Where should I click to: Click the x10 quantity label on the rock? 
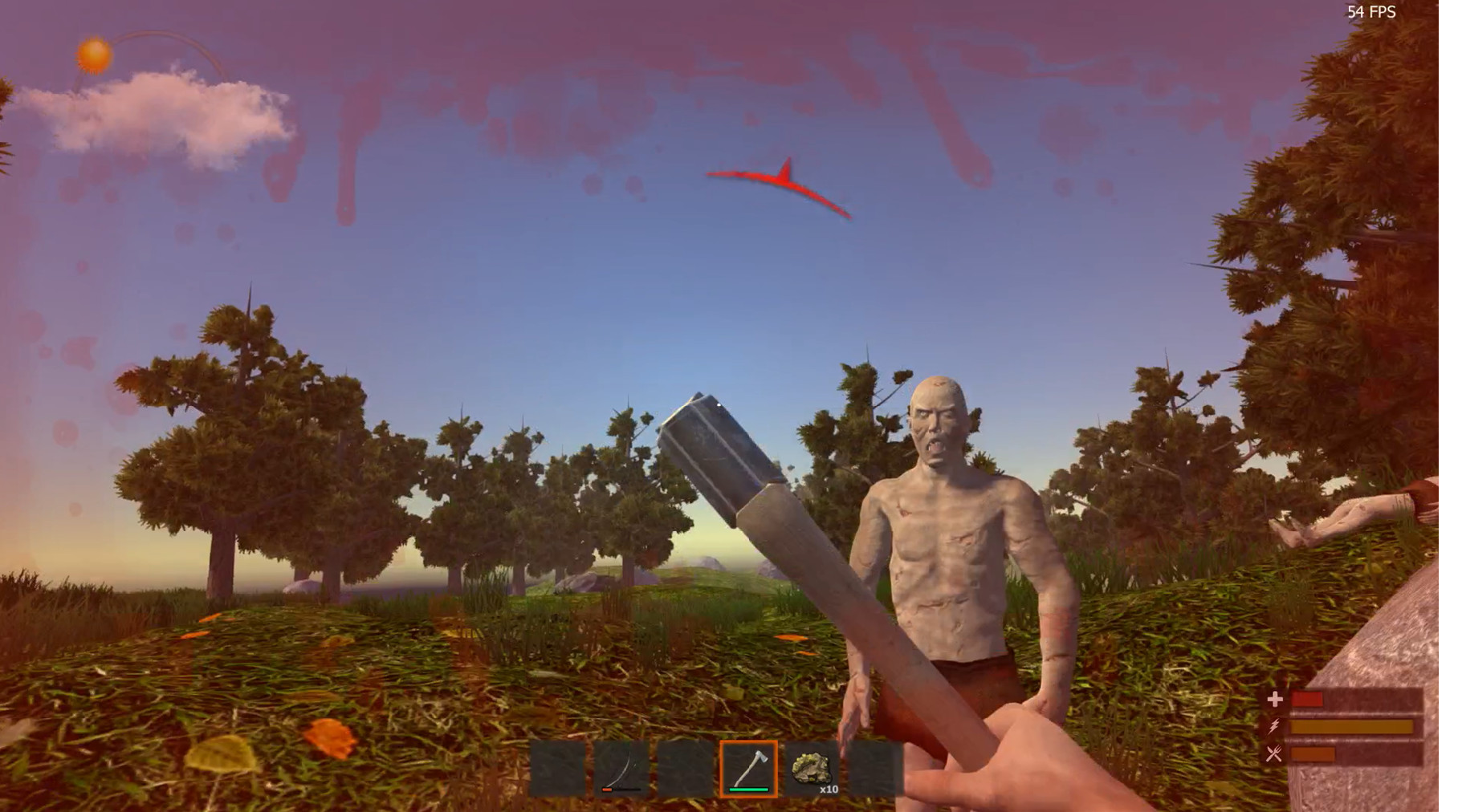[x=829, y=790]
